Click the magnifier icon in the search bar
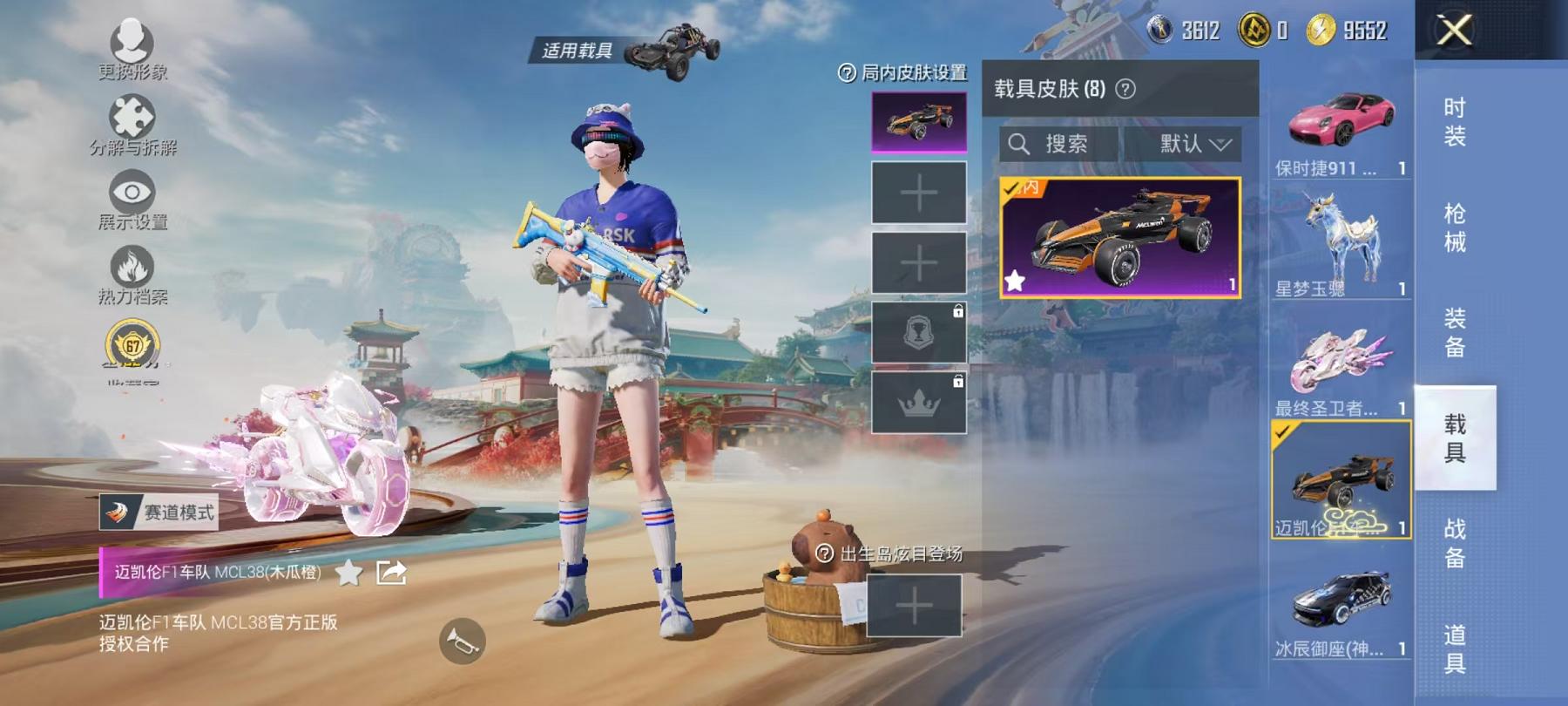Image resolution: width=1568 pixels, height=706 pixels. 1017,144
